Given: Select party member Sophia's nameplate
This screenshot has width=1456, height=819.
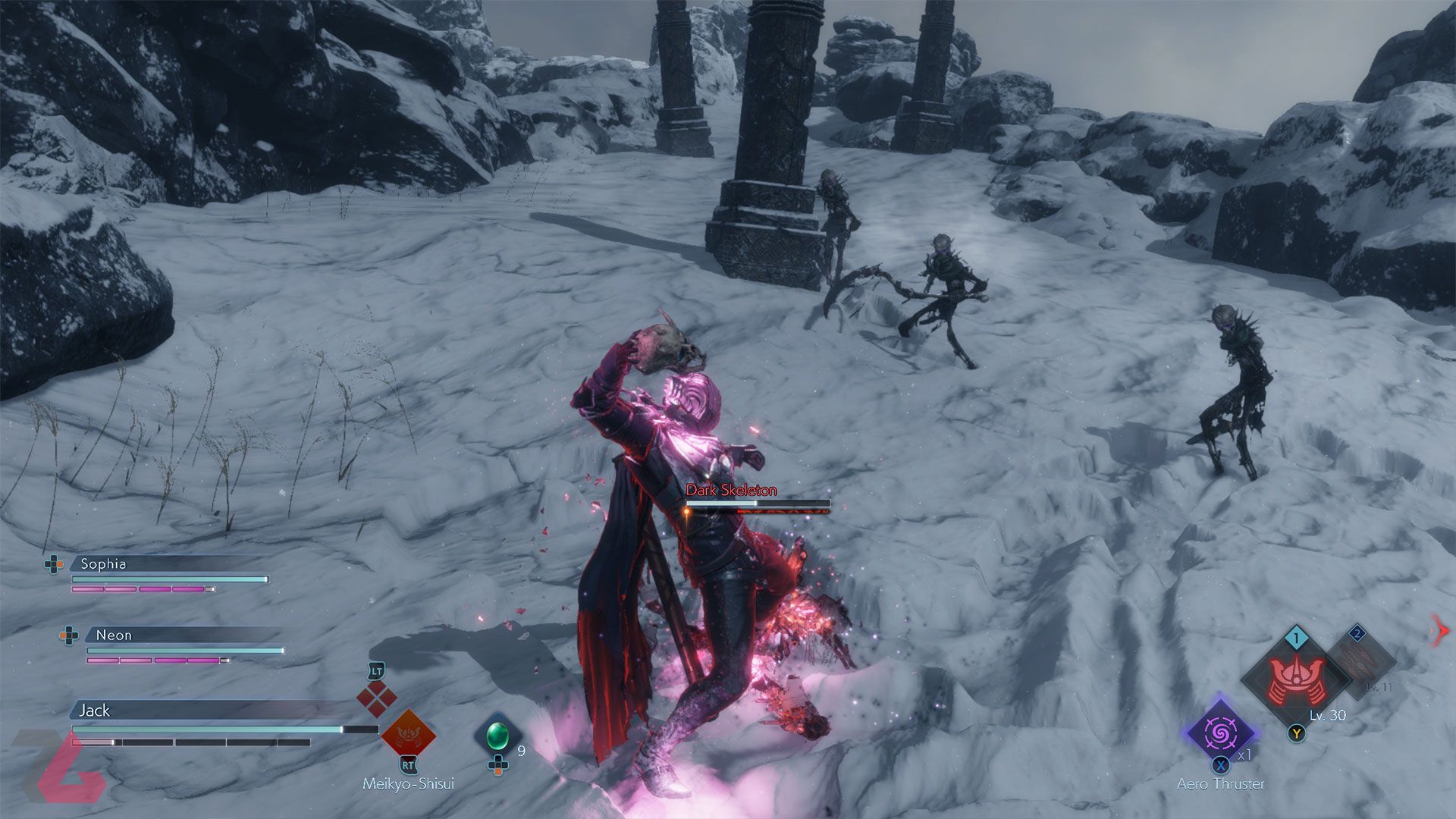Looking at the screenshot, I should 104,563.
